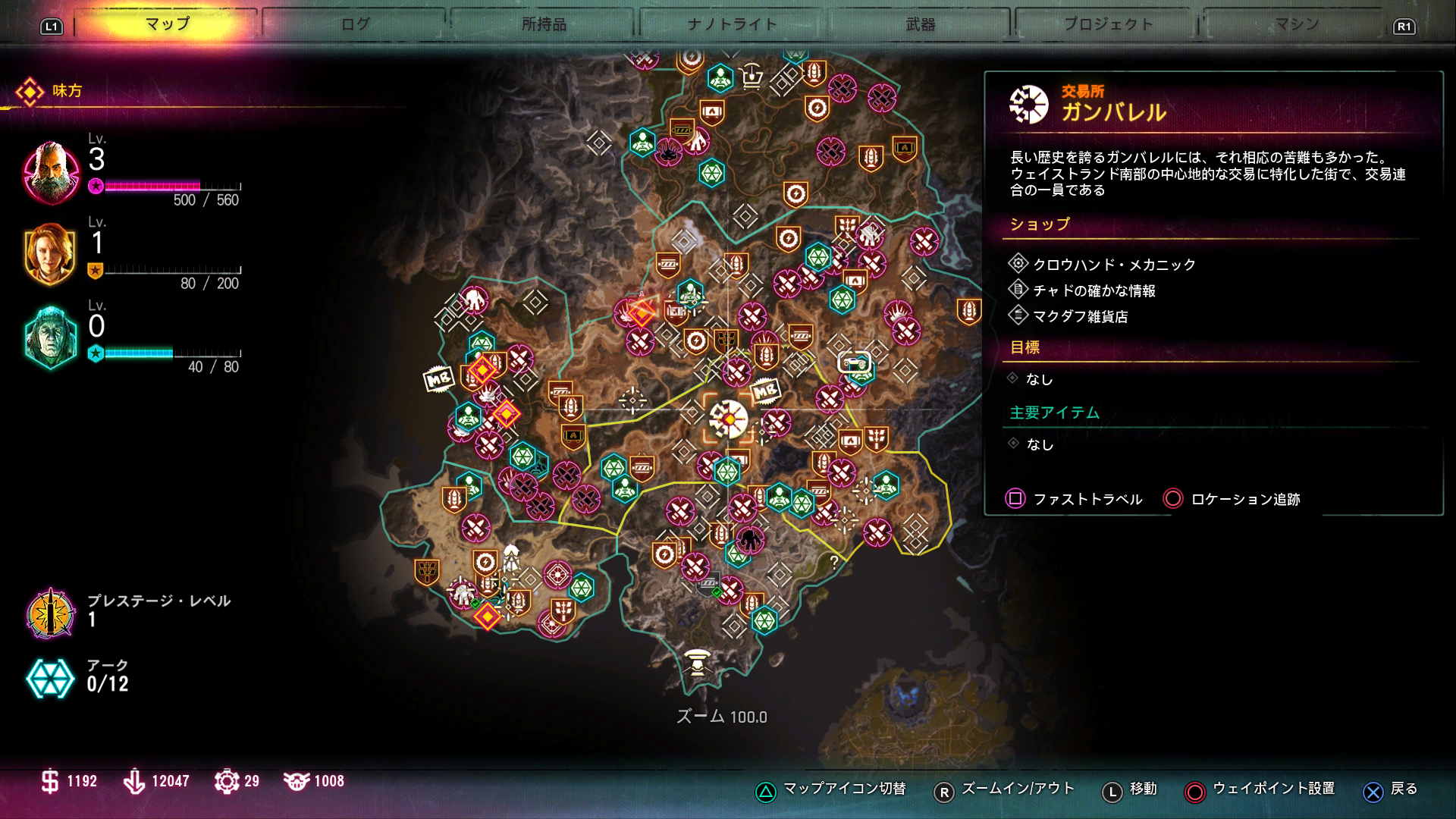Select the プロジェクト tab
This screenshot has width=1456, height=819.
pyautogui.click(x=1108, y=24)
